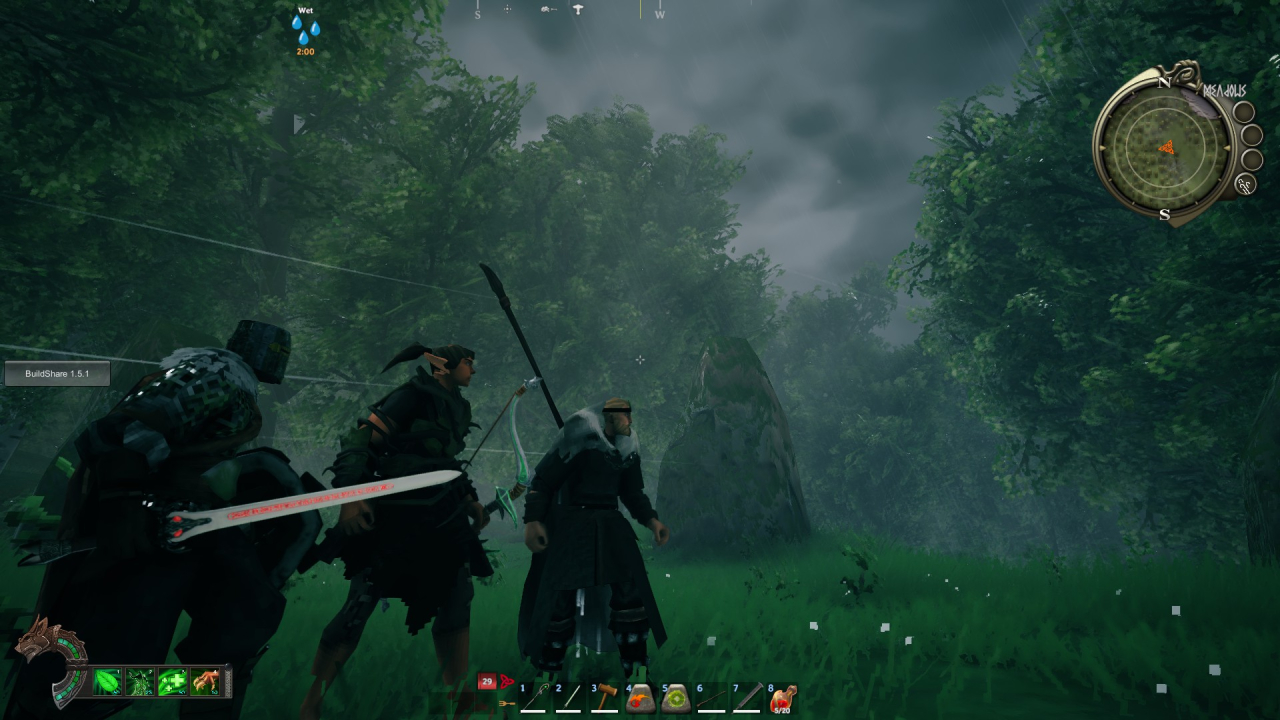Image resolution: width=1280 pixels, height=720 pixels.
Task: Click the wishbone icon on the minimap frame
Action: (1244, 184)
